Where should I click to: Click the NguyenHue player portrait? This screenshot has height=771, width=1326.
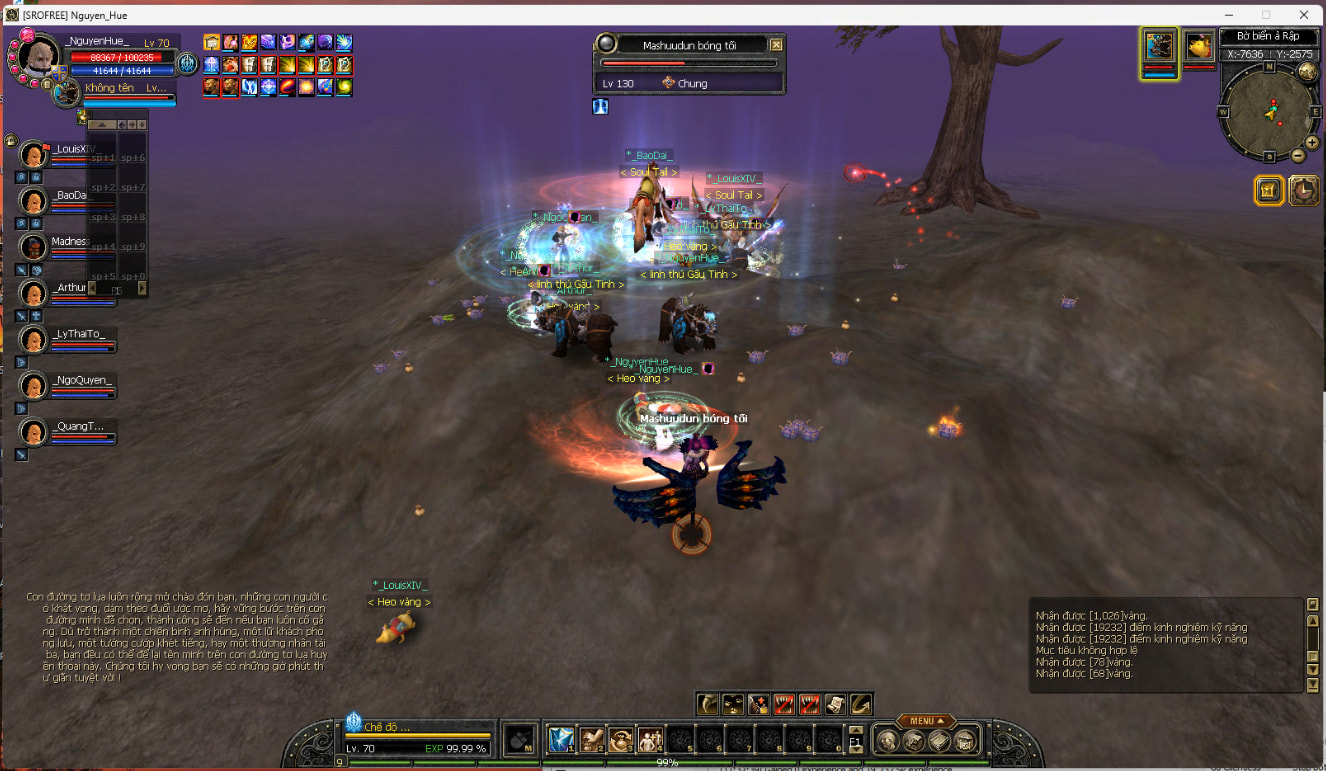[38, 61]
